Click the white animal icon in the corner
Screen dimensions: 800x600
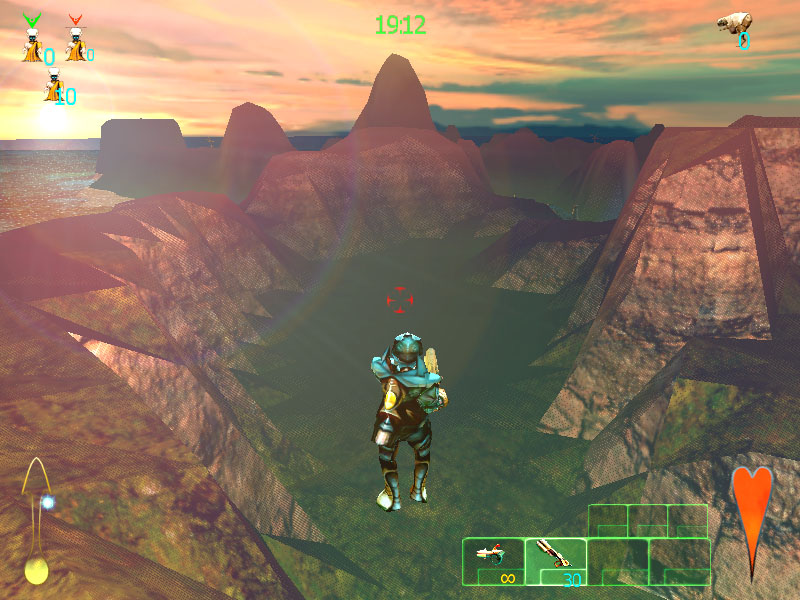pyautogui.click(x=735, y=24)
